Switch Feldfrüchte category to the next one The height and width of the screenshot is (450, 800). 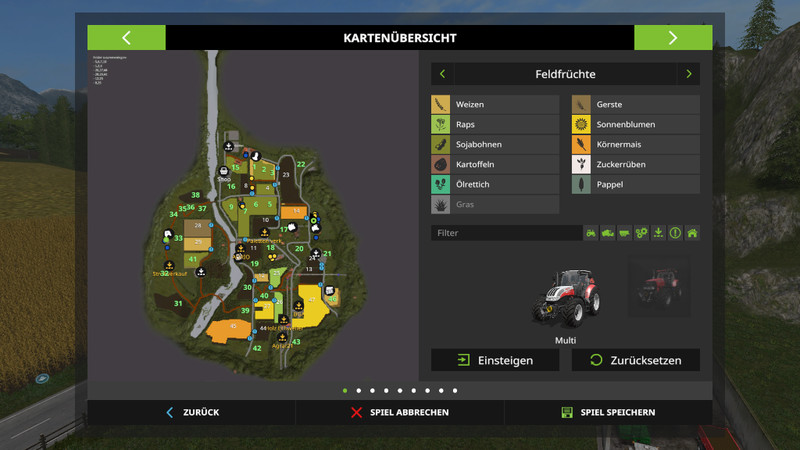688,74
